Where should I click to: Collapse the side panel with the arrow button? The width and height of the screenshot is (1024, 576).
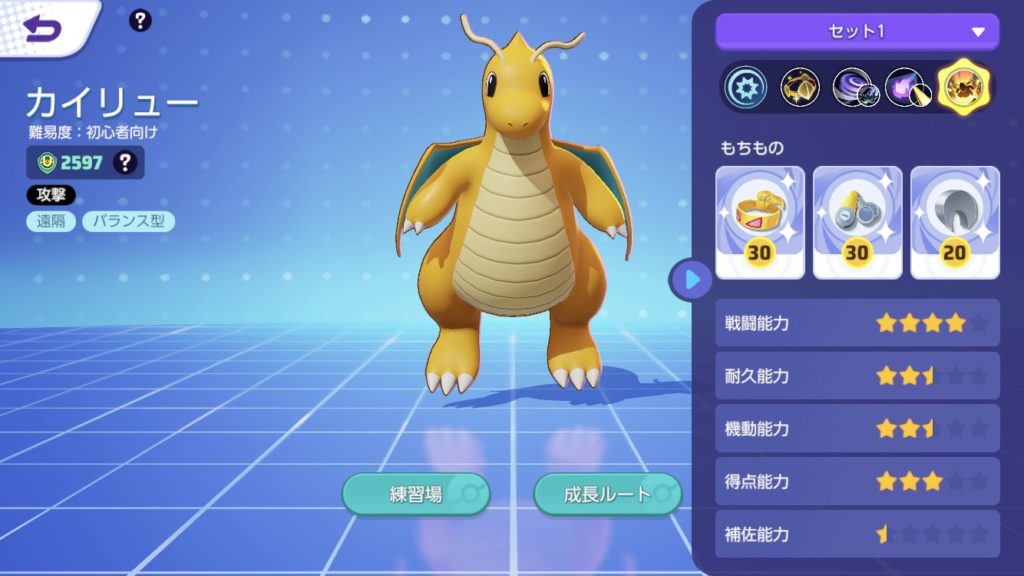click(x=692, y=279)
